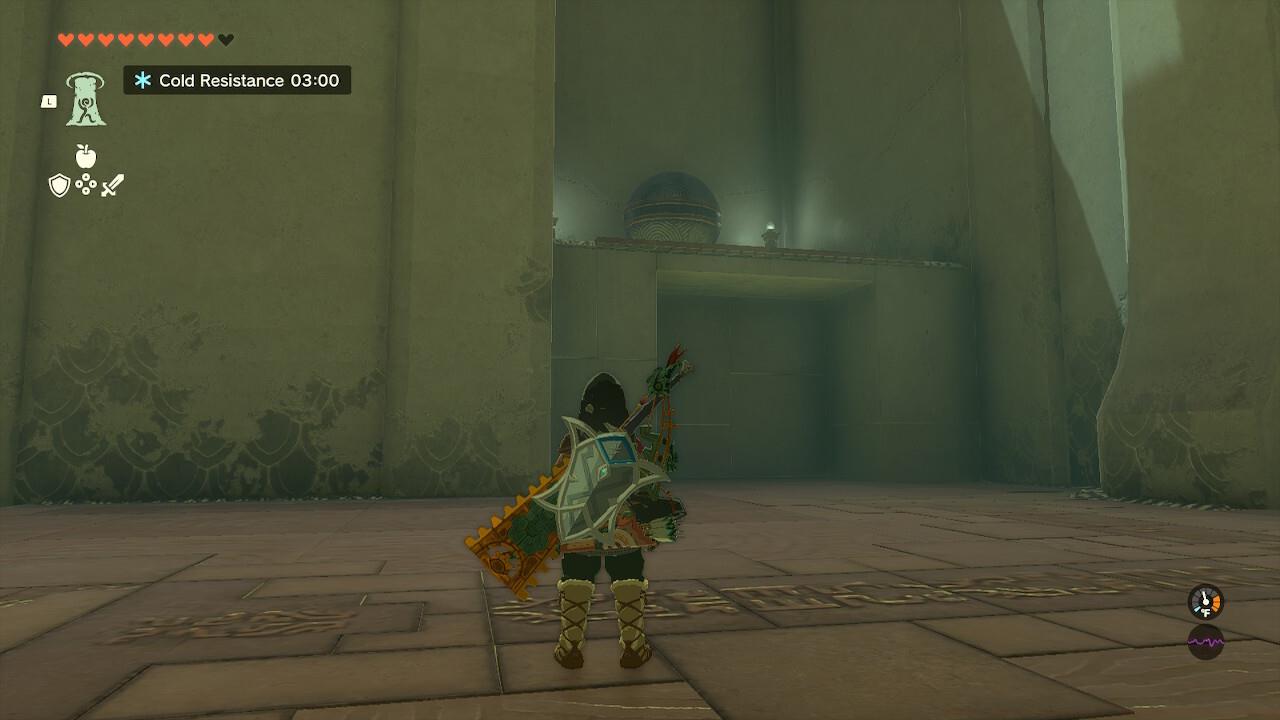Expand the Cold Resistance status banner
The height and width of the screenshot is (720, 1280).
click(x=236, y=81)
